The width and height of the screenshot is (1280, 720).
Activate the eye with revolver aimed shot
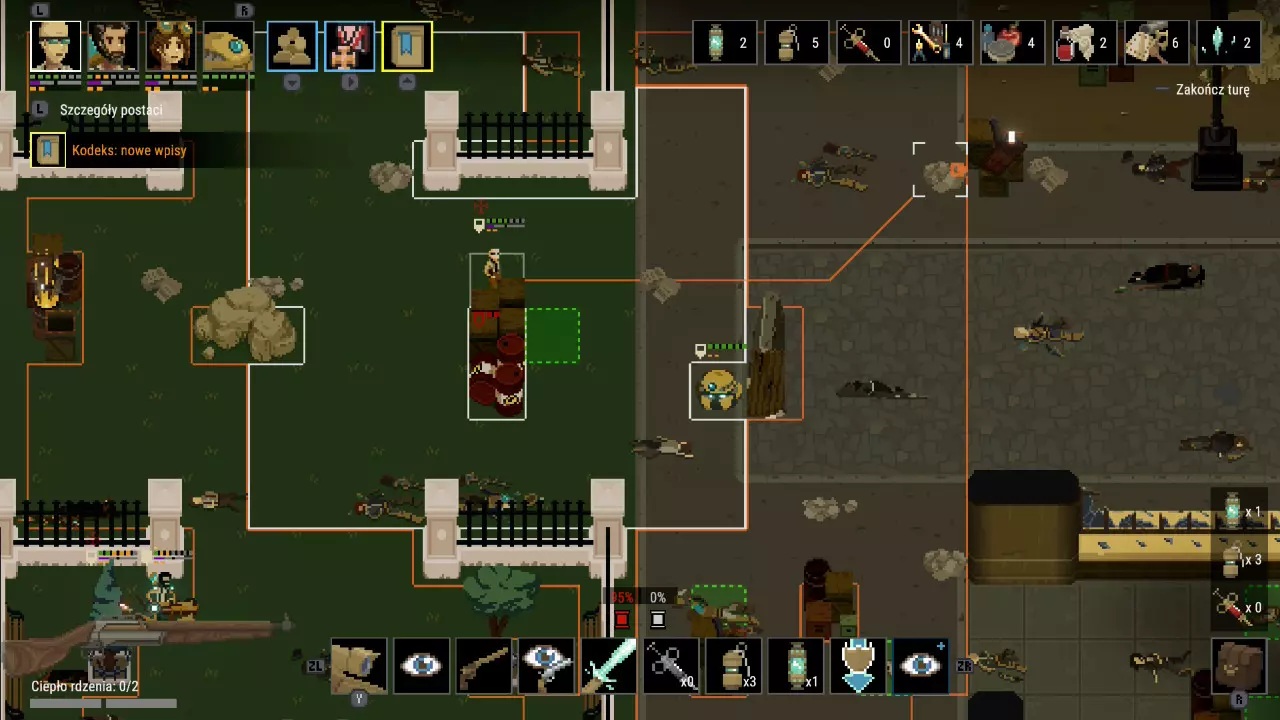pos(546,665)
